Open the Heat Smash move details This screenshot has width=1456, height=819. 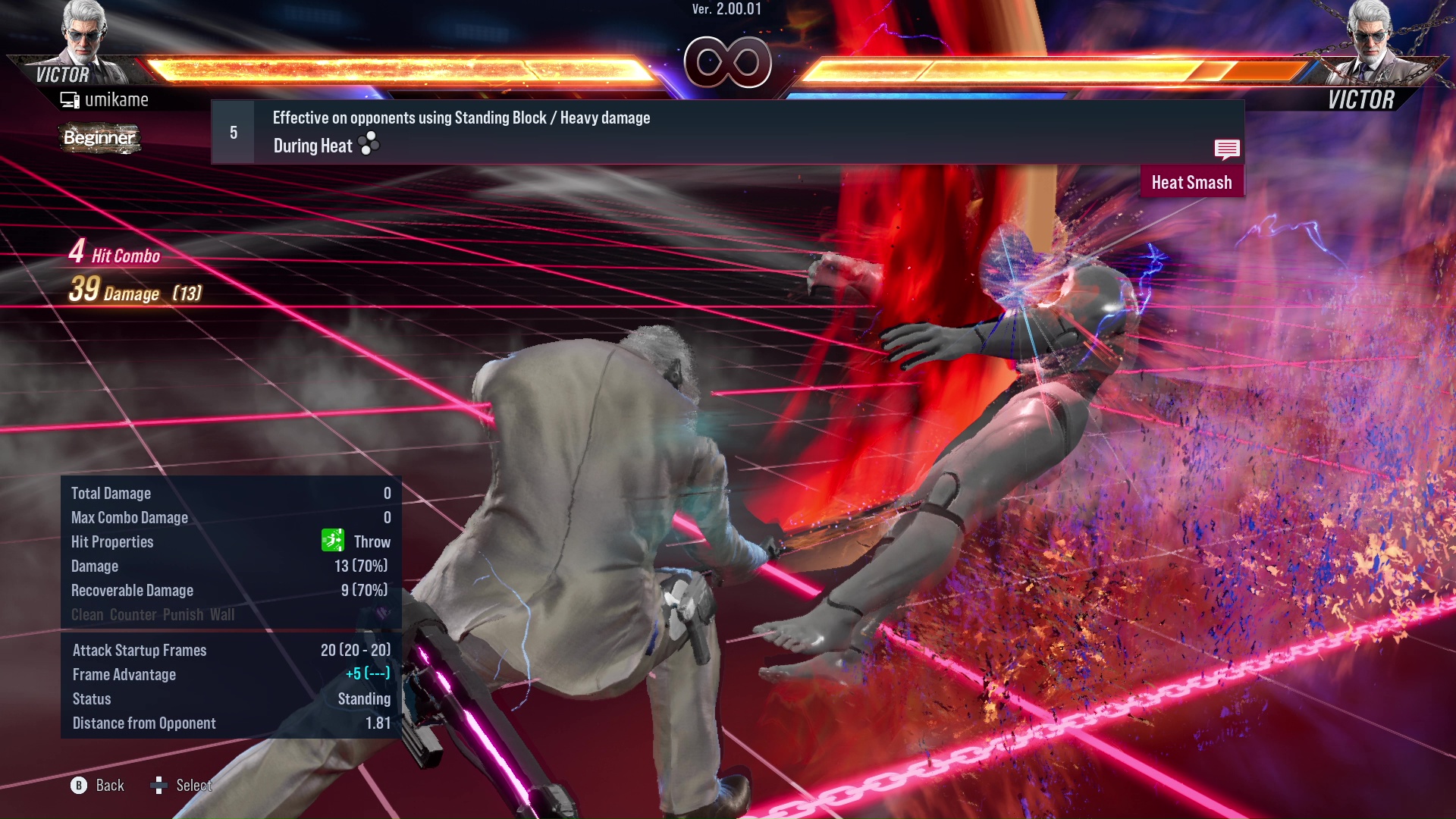pyautogui.click(x=1192, y=182)
